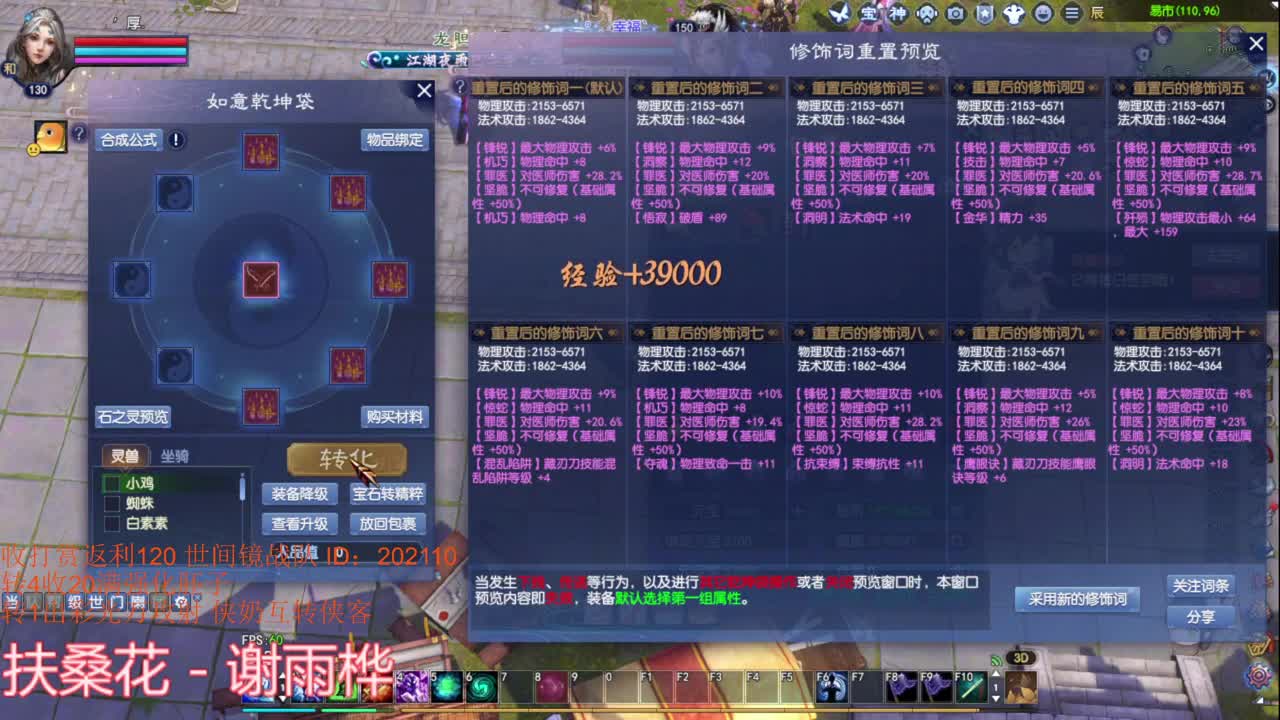Click the 神 deity icon at top right
1280x720 pixels.
pyautogui.click(x=896, y=11)
